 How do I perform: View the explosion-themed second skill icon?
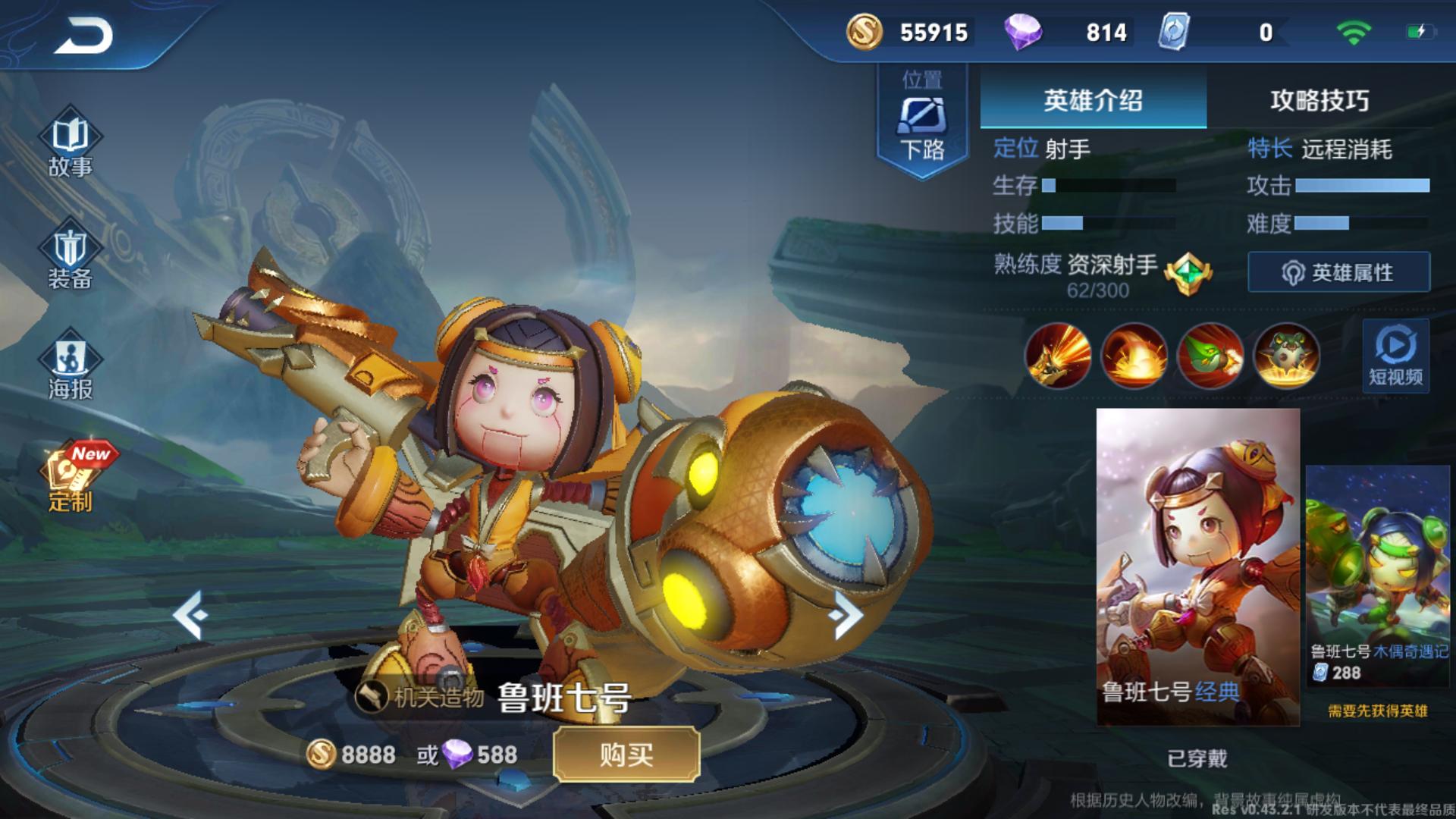click(1135, 356)
